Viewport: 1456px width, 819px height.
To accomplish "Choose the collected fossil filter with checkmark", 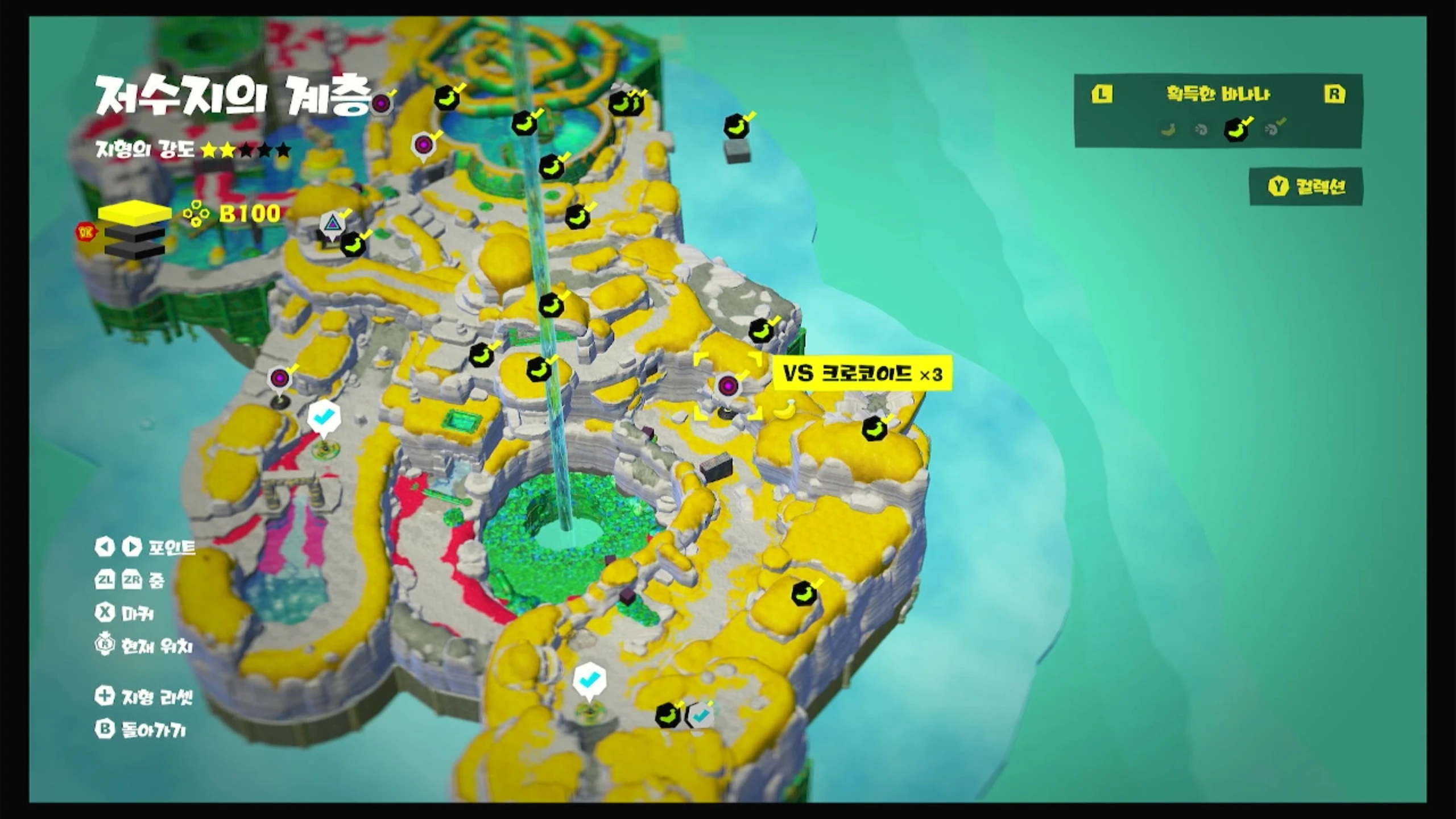I will point(1274,129).
